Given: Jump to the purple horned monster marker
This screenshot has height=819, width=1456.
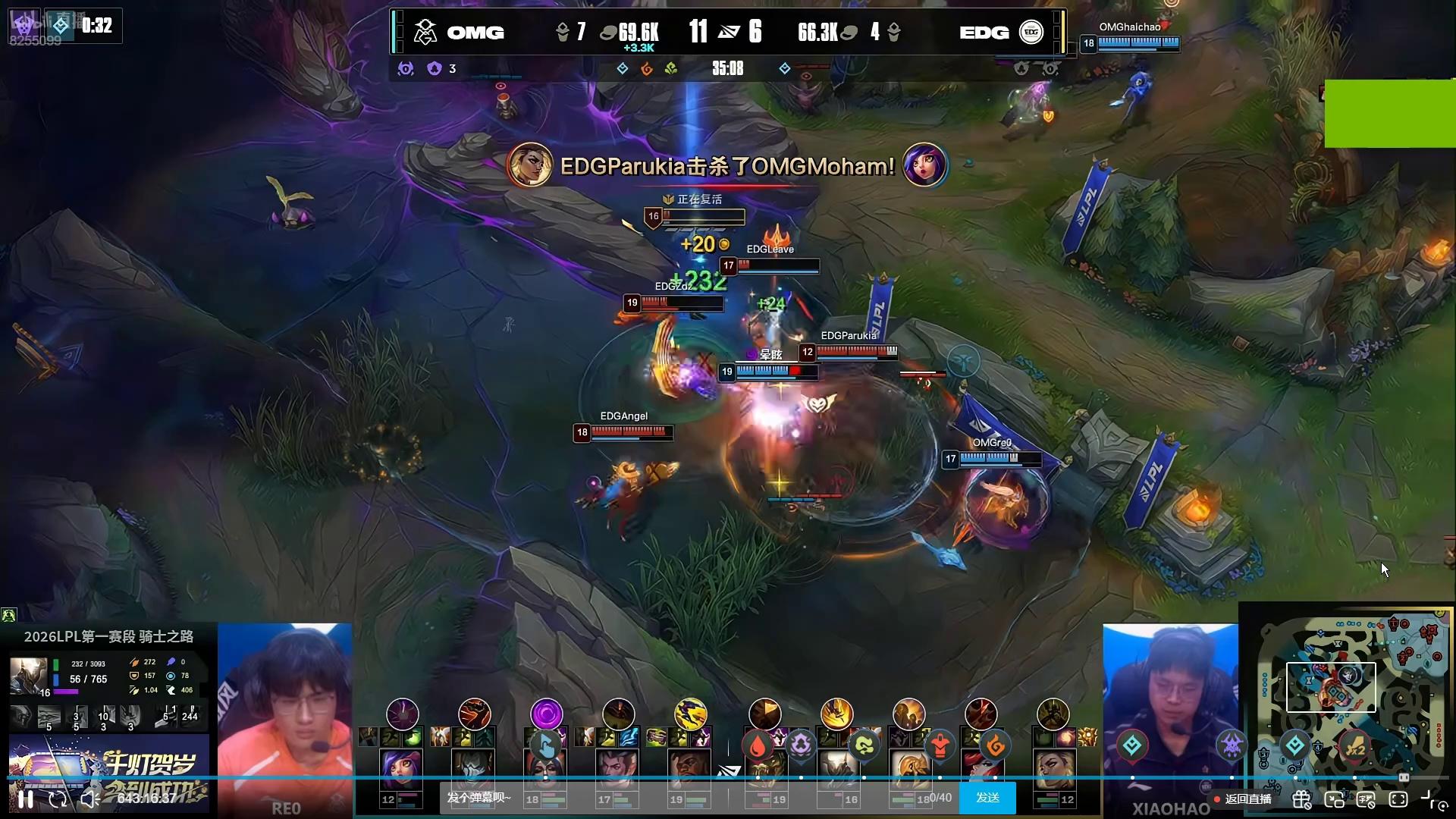Looking at the screenshot, I should point(1232,745).
